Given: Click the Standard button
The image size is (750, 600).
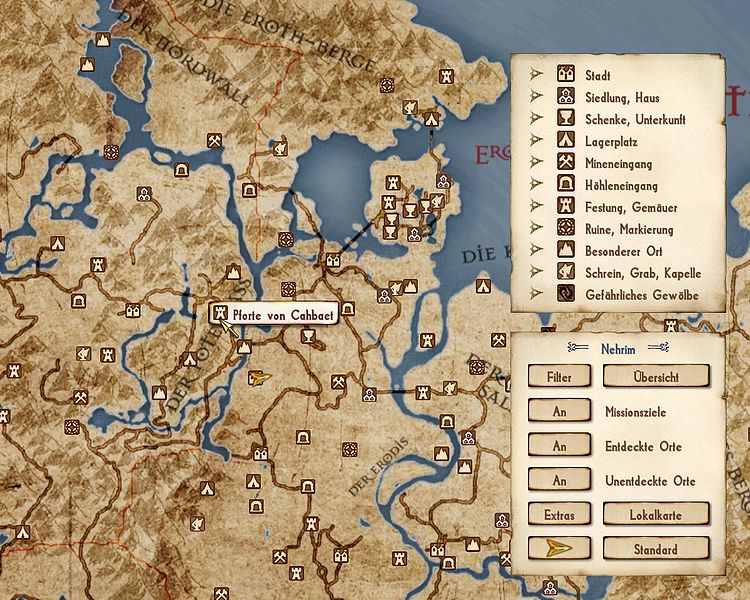Looking at the screenshot, I should click(655, 549).
